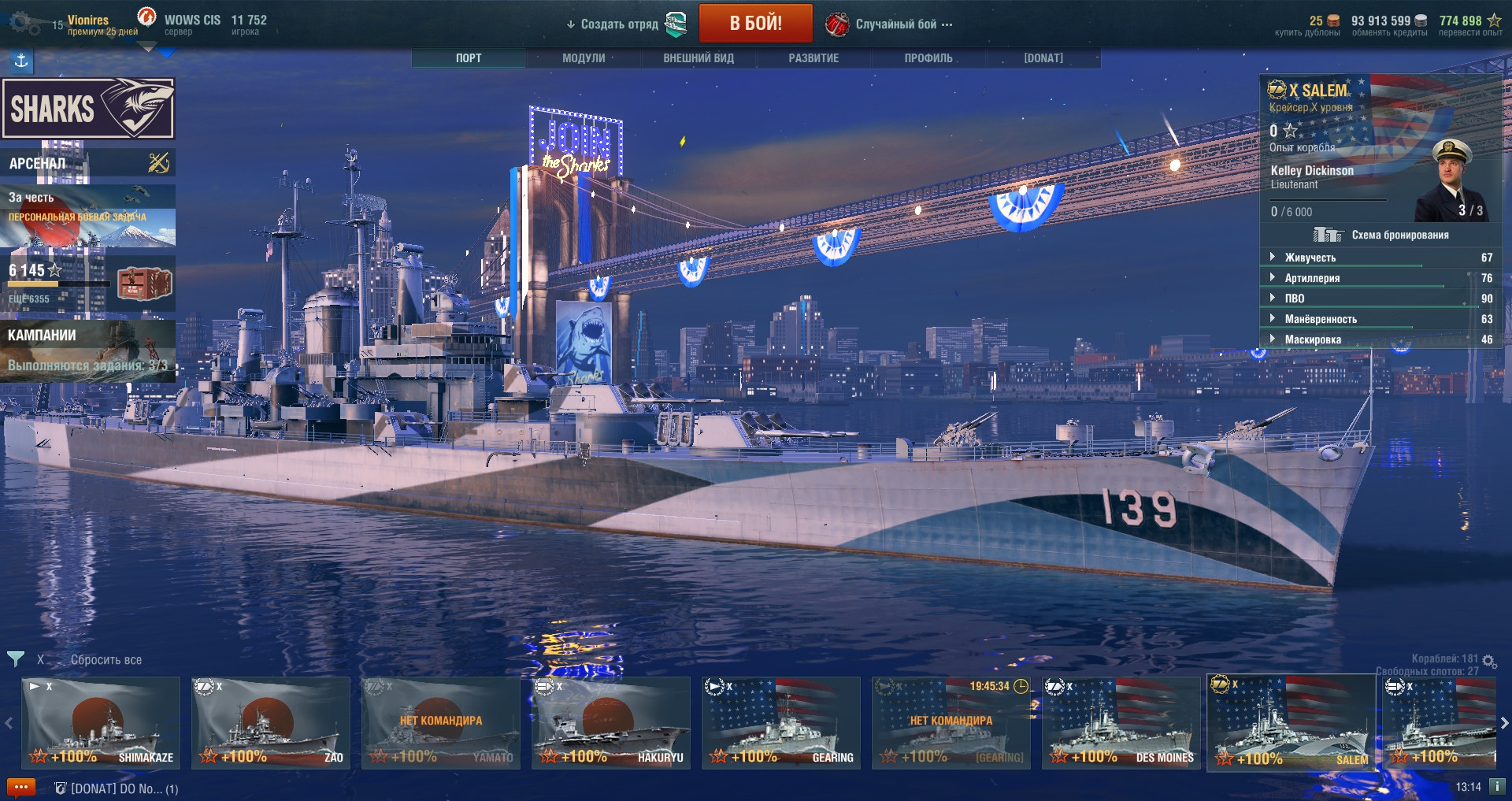Image resolution: width=1512 pixels, height=801 pixels.
Task: Choose the Hakuryu carrier thumbnail
Action: [610, 723]
